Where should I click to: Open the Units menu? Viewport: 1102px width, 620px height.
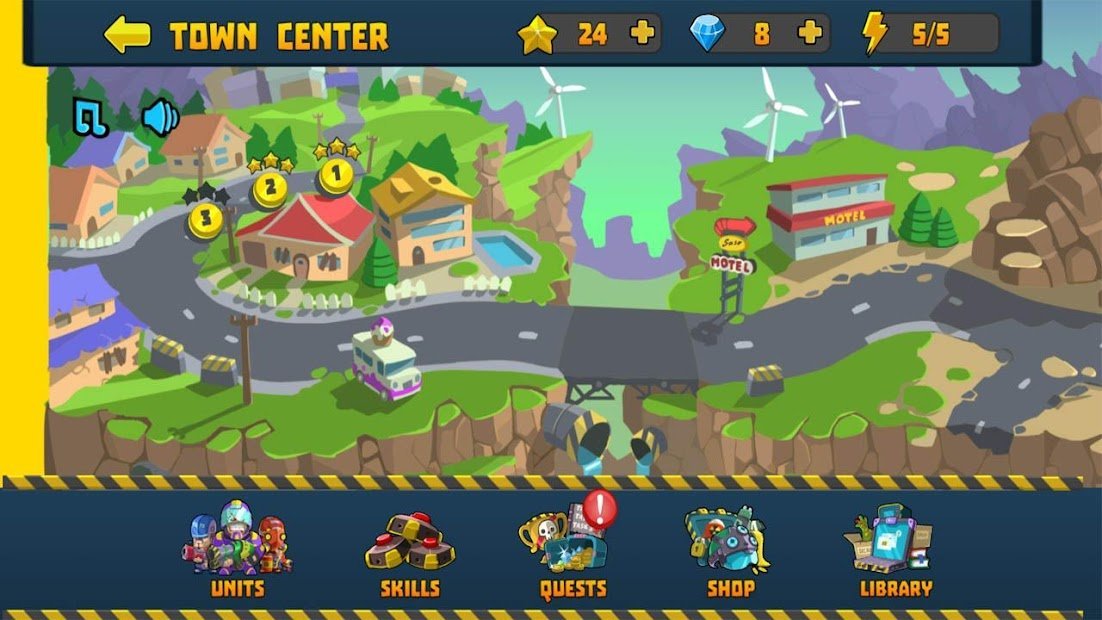click(237, 552)
